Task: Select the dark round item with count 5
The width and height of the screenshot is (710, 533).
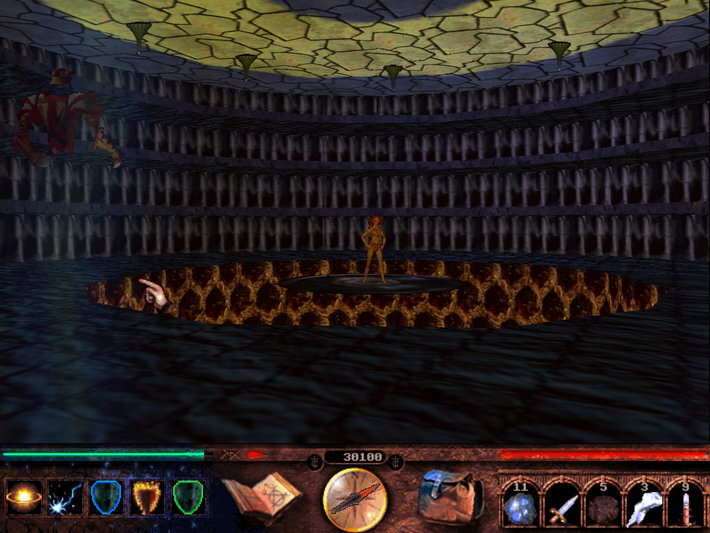Action: pyautogui.click(x=602, y=504)
